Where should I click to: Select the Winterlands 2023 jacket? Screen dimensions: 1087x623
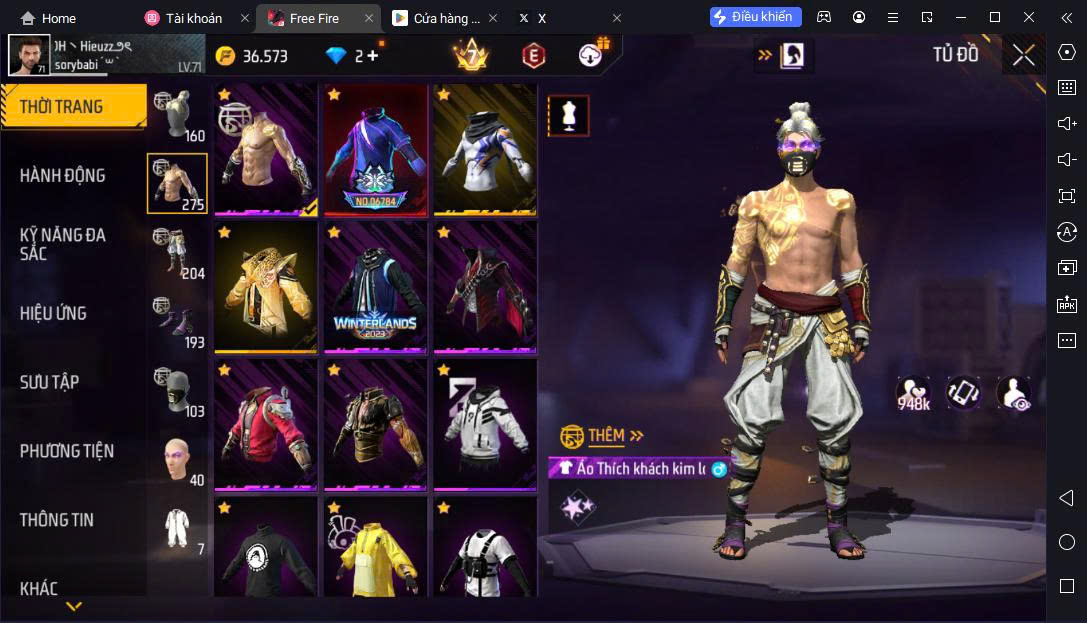point(375,287)
